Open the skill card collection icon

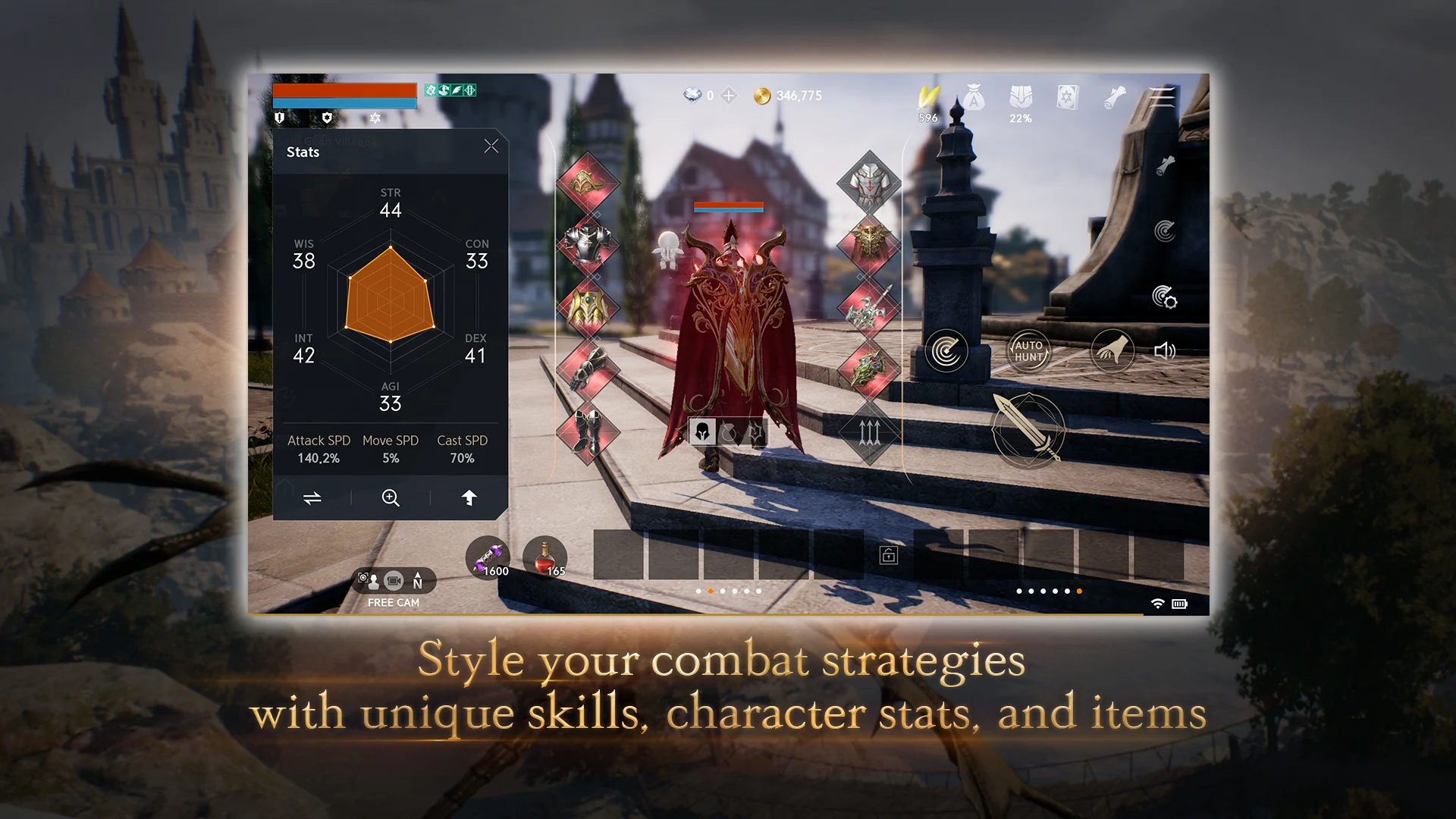pos(1068,97)
